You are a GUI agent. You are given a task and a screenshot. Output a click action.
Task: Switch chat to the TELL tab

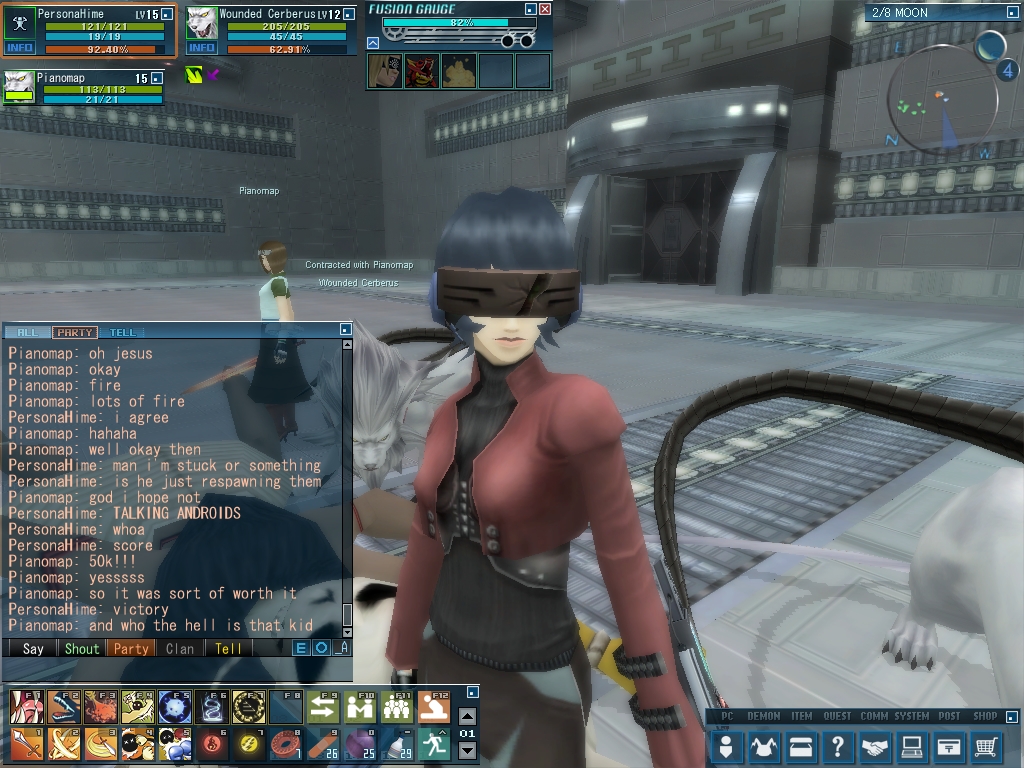tap(122, 332)
